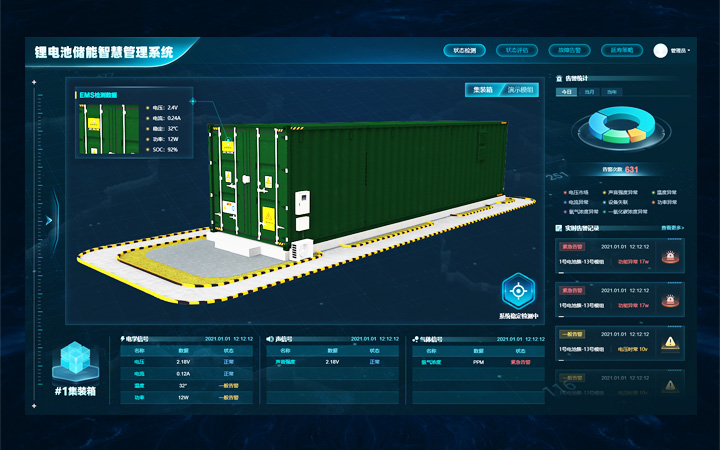Select the #1集装箱 cube icon
The width and height of the screenshot is (720, 450).
[x=72, y=363]
